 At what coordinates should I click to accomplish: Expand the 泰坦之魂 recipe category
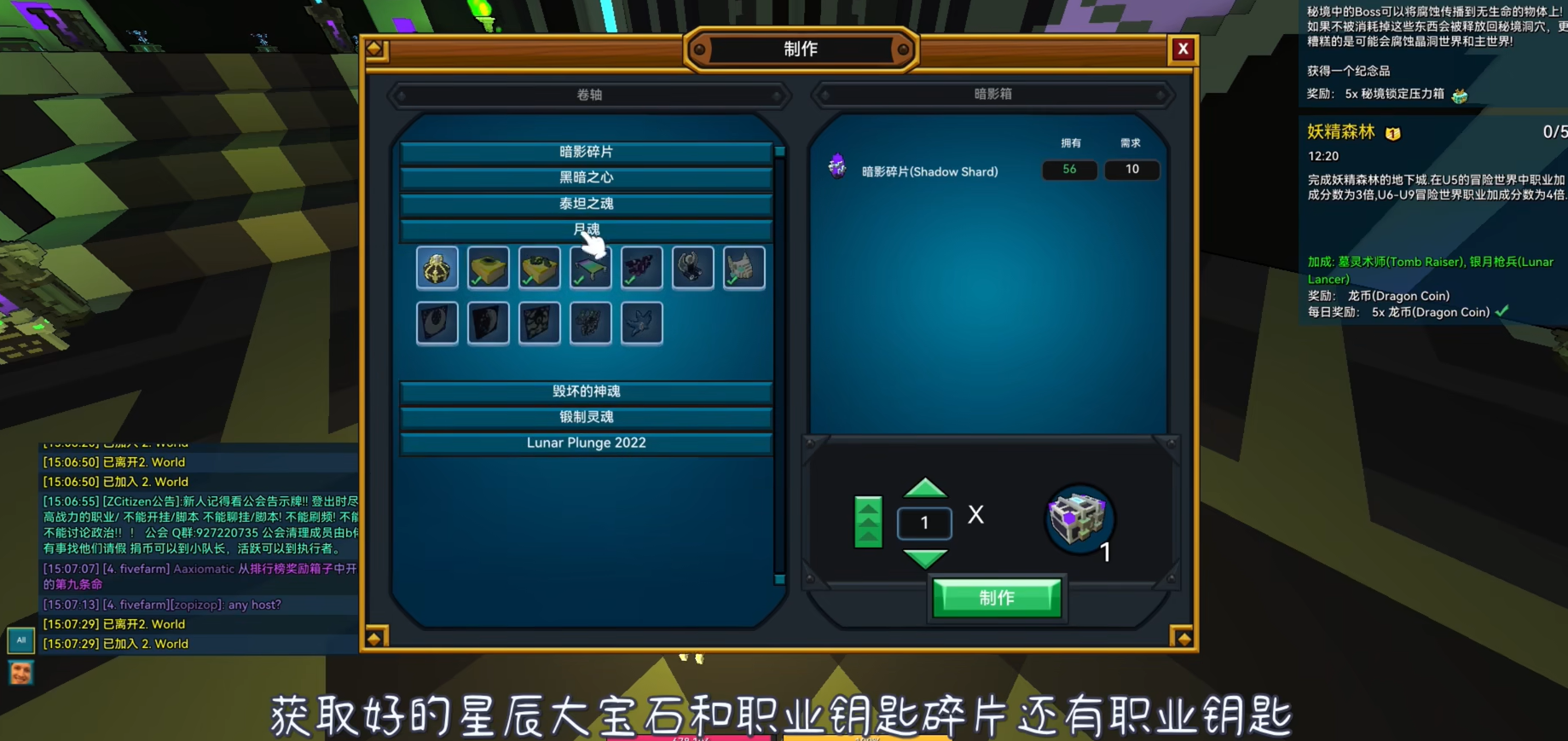(x=587, y=203)
